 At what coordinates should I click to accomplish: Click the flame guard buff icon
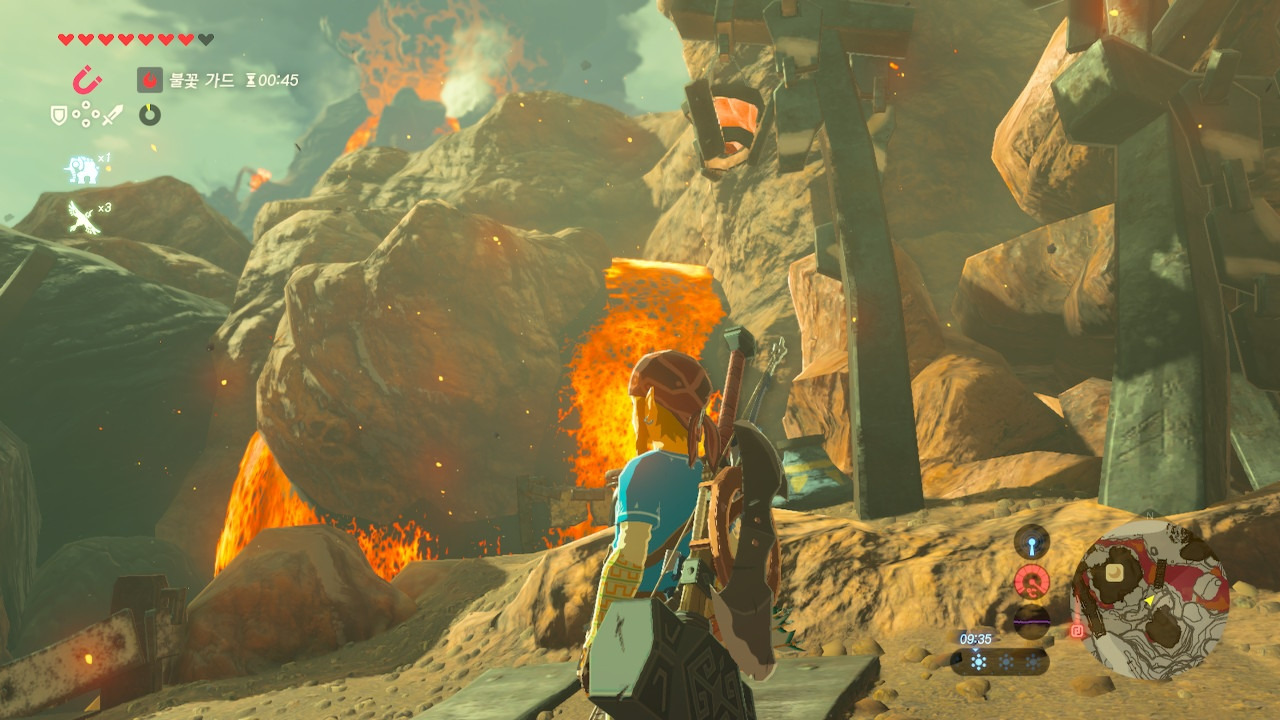point(150,80)
